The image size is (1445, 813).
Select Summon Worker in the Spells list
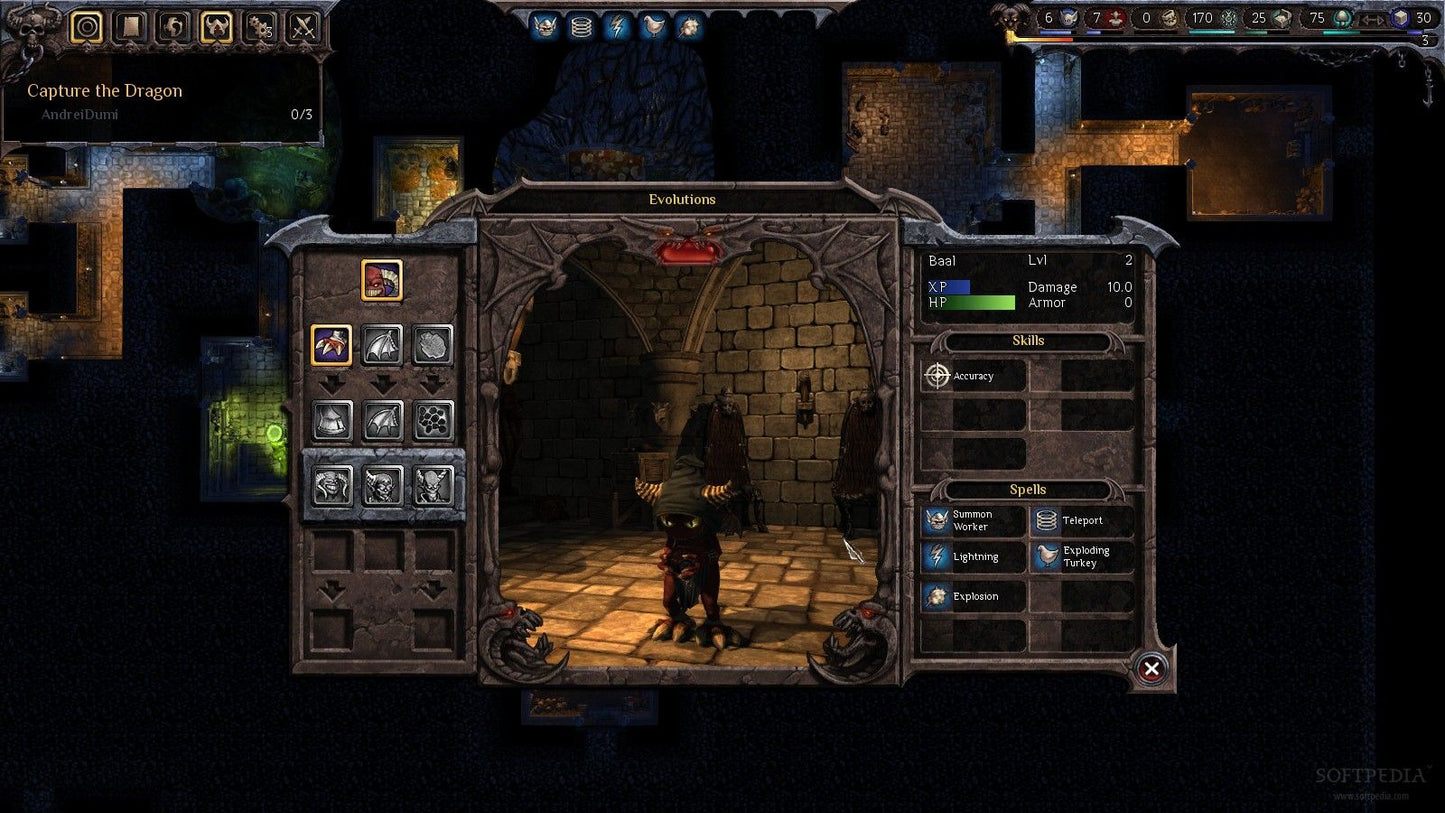pos(972,521)
